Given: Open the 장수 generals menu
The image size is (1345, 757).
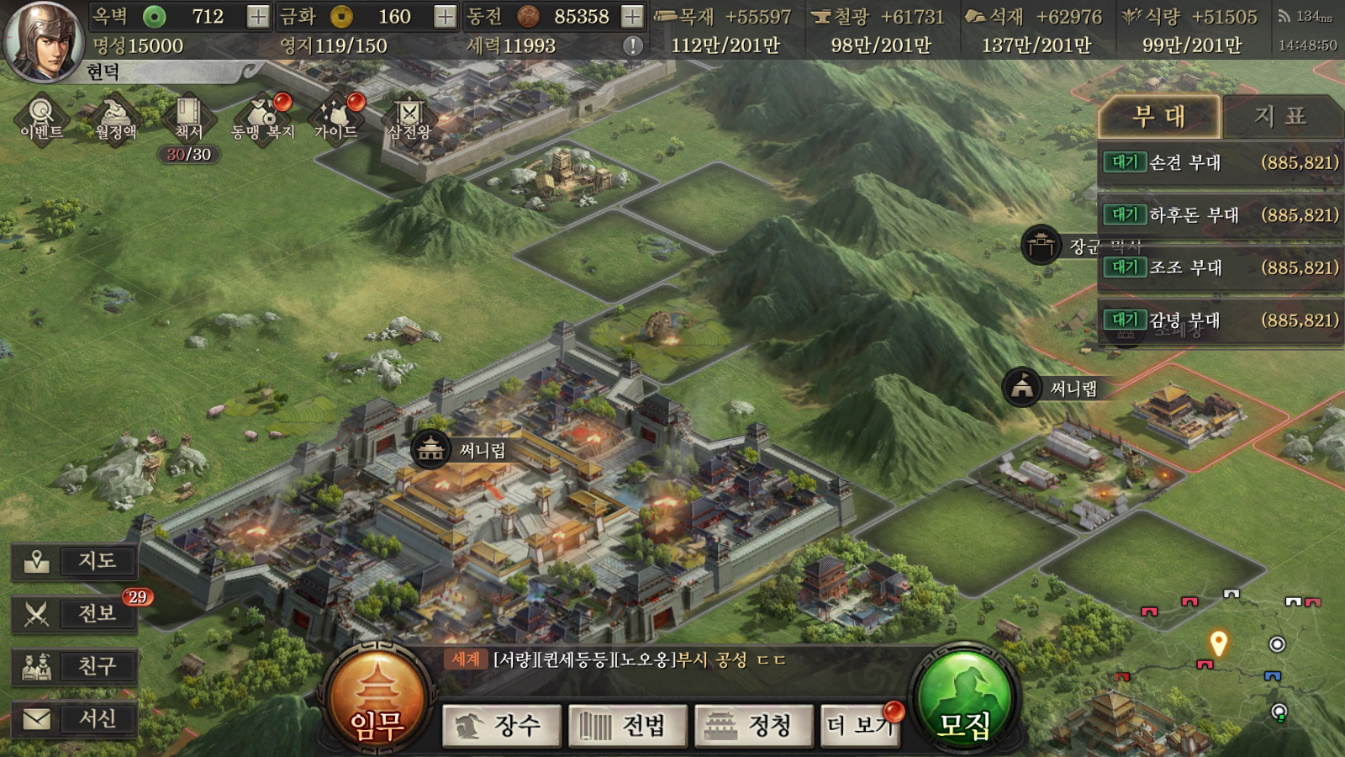Looking at the screenshot, I should coord(504,725).
